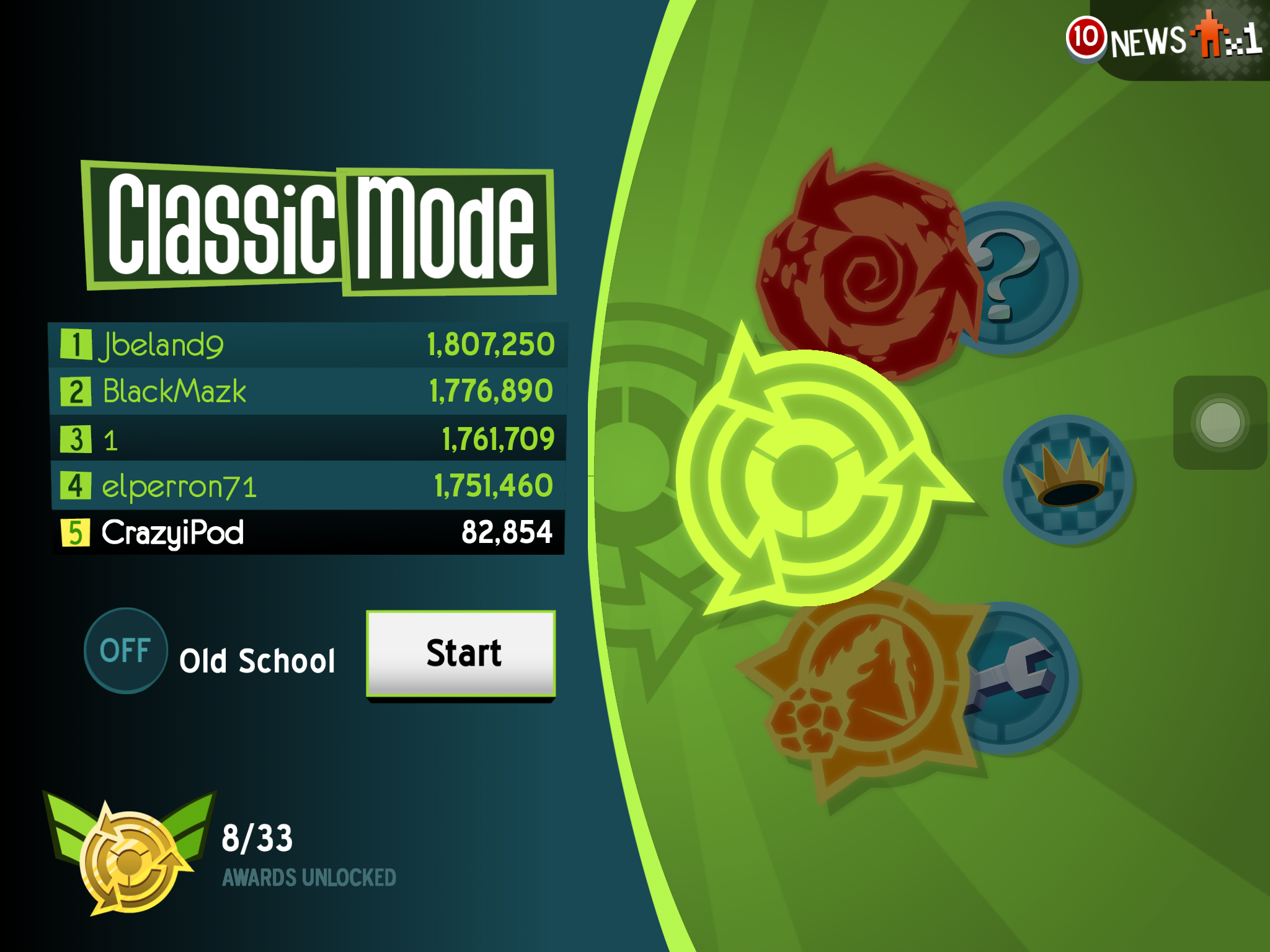Start the Classic Mode game

click(461, 654)
